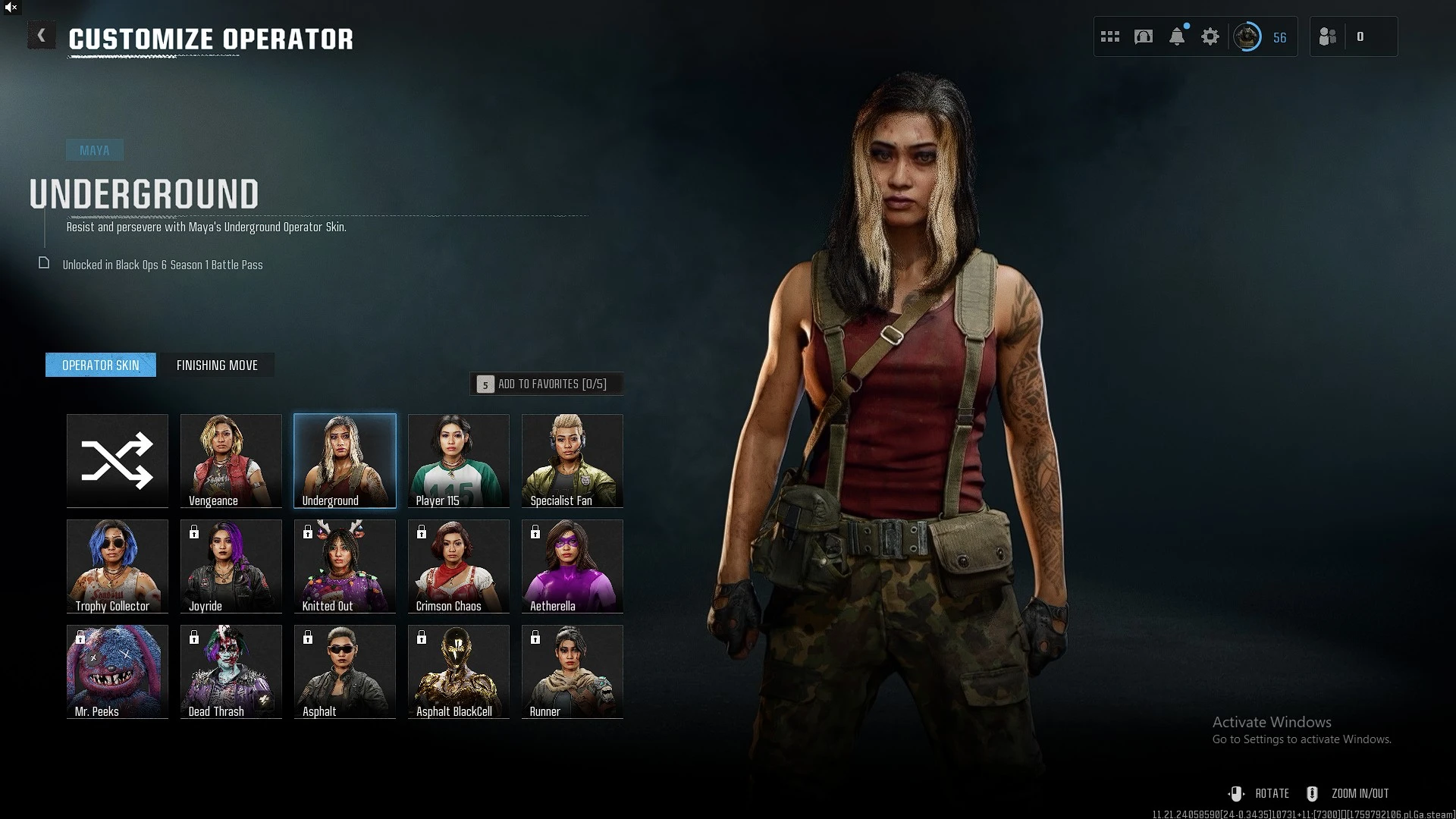
Task: Select the Vengeance operator skin
Action: 231,460
